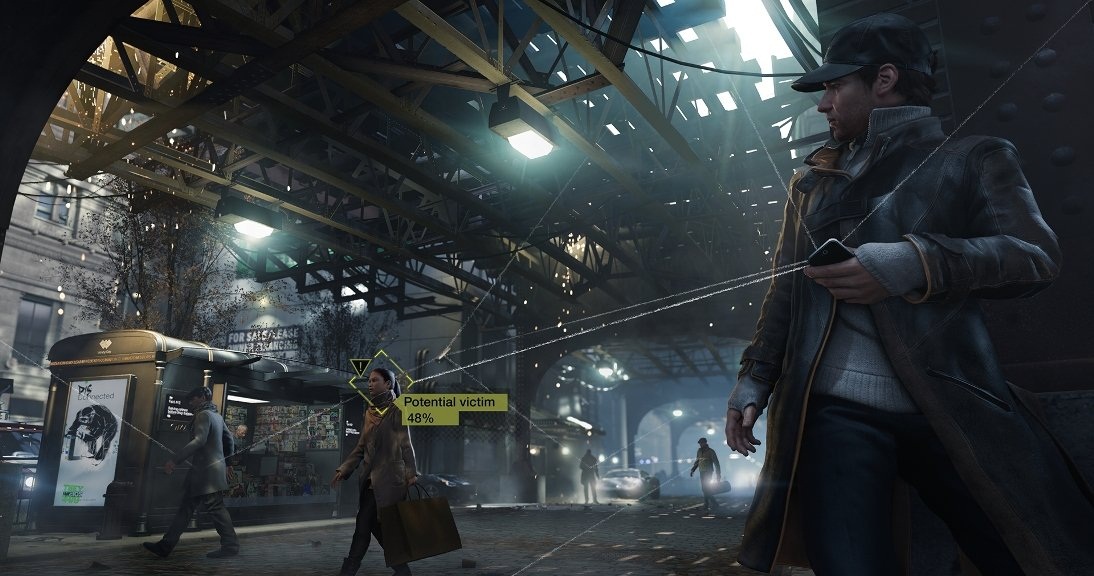Select the diamond-marked profiled pedestrian

(382, 390)
